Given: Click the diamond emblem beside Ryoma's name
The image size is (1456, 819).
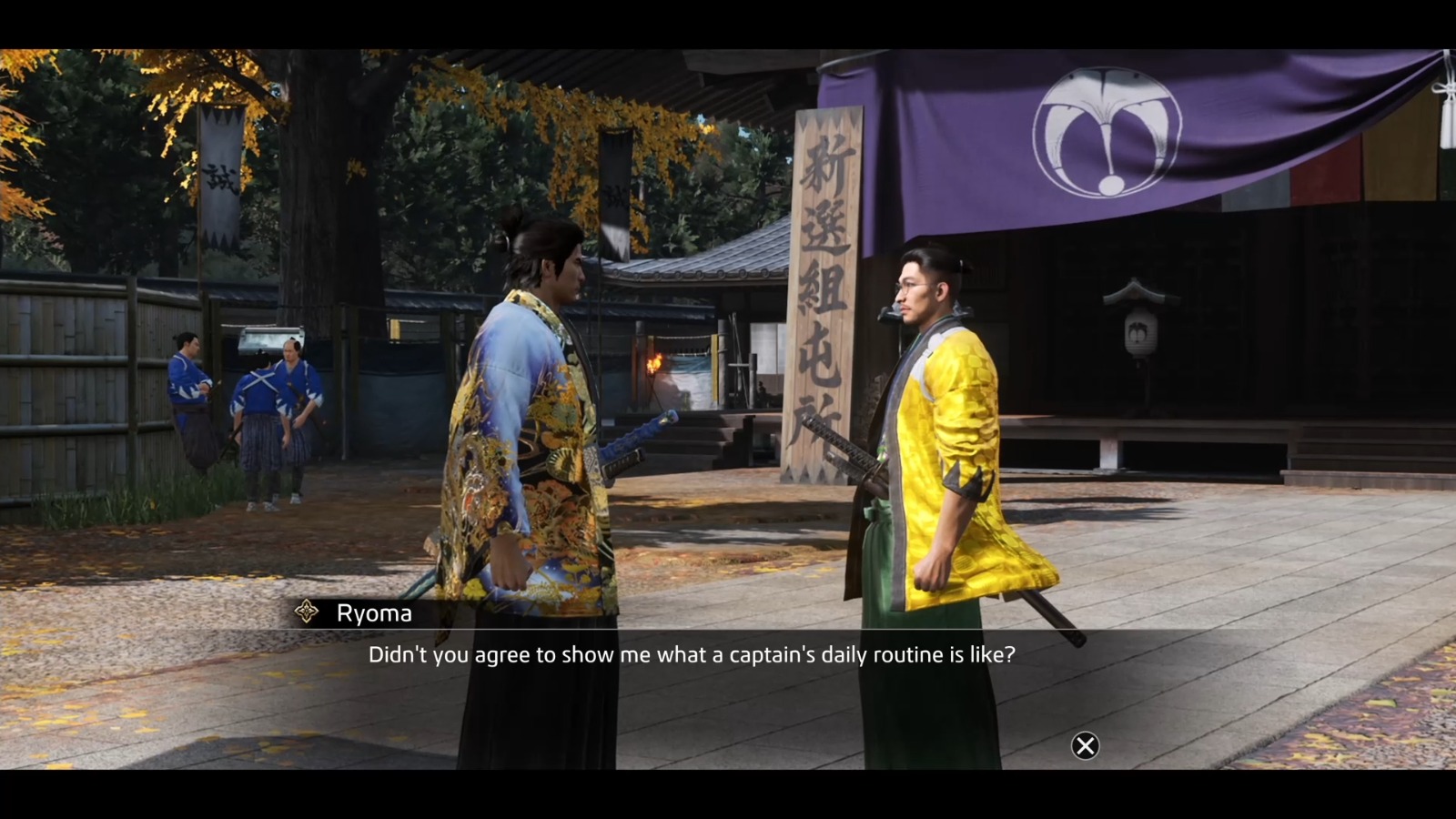Looking at the screenshot, I should point(305,612).
